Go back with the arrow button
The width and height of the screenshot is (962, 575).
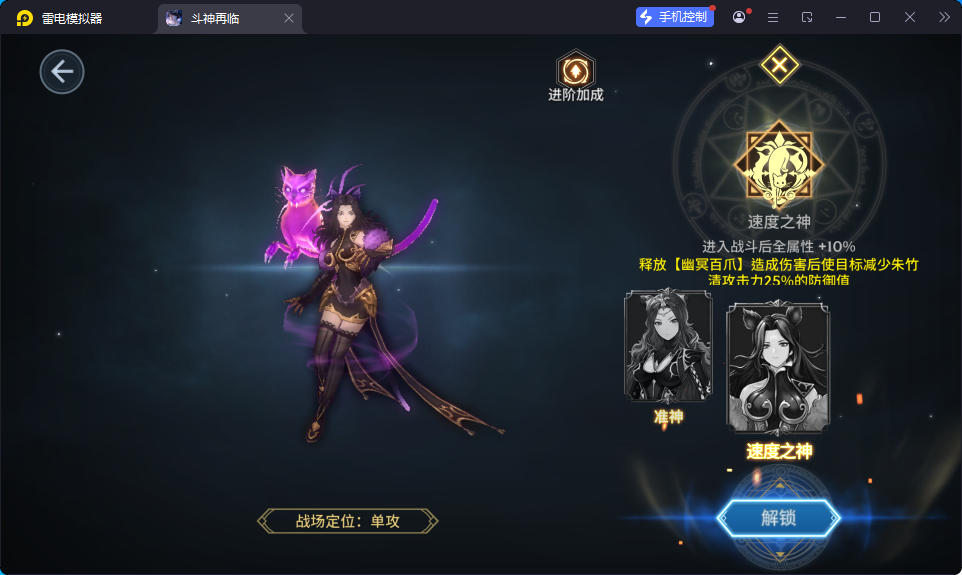(x=62, y=72)
